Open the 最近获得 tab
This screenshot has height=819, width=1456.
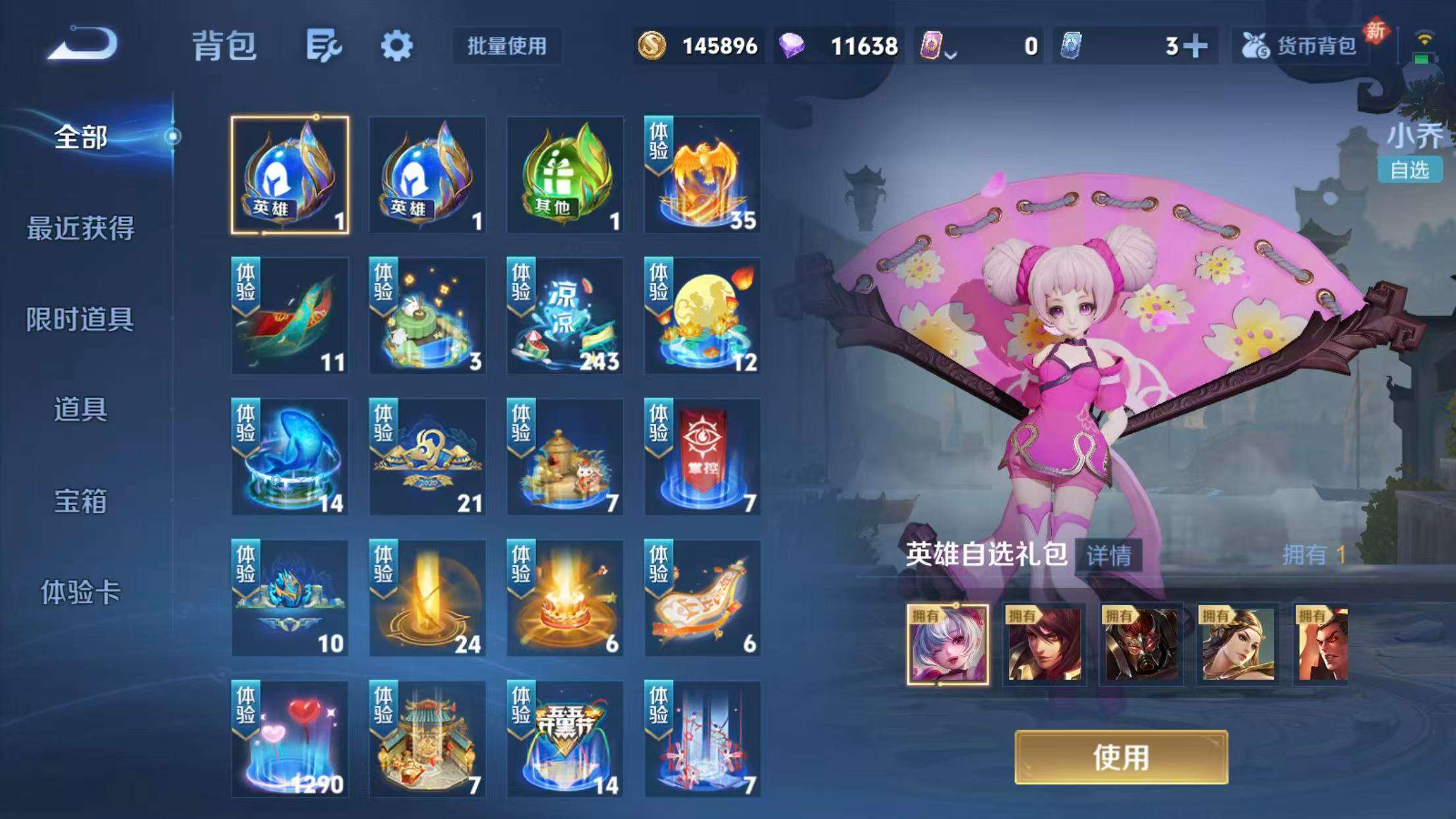coord(82,228)
